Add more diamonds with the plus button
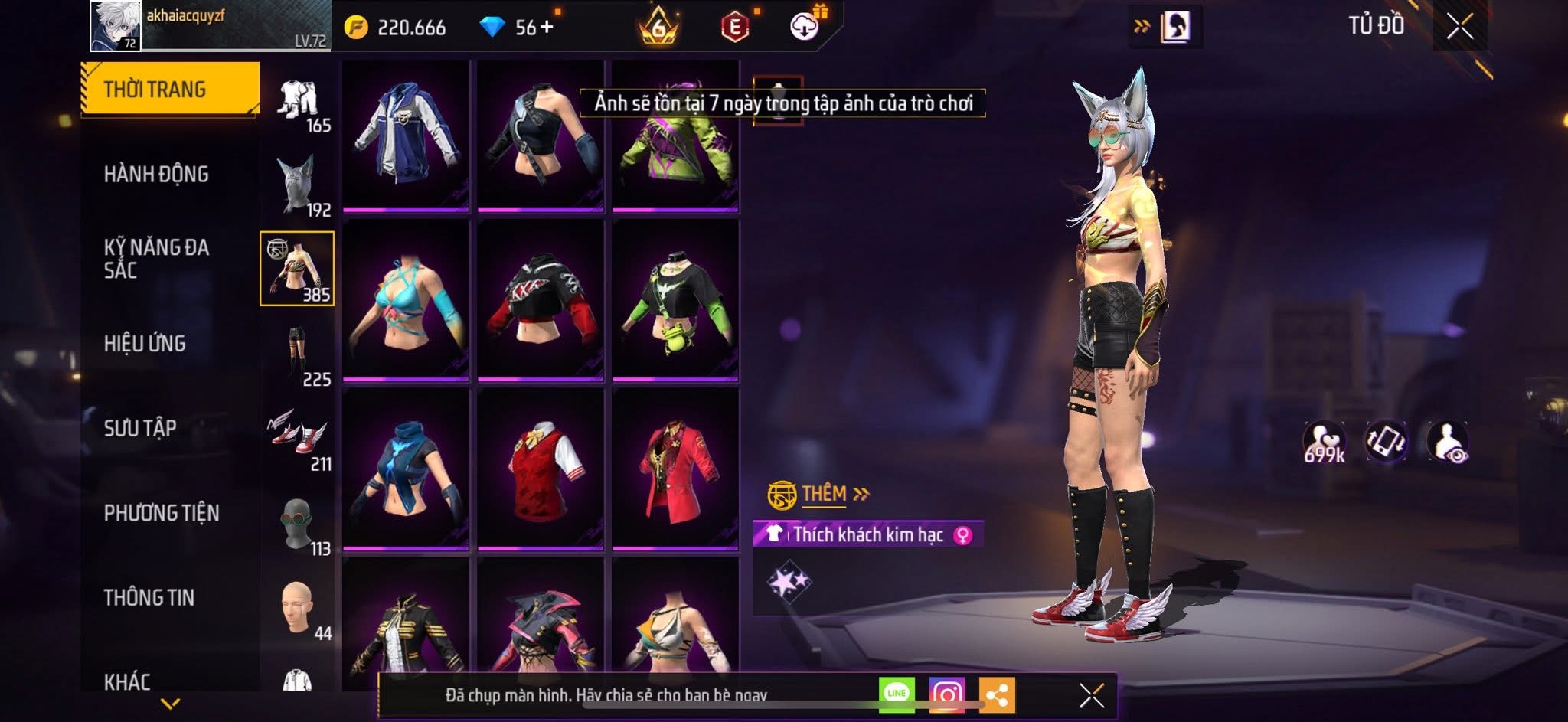 (x=547, y=28)
